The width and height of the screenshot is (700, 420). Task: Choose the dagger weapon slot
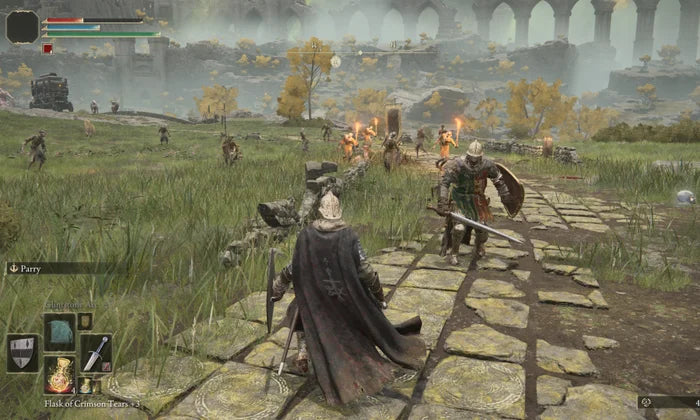[x=96, y=352]
